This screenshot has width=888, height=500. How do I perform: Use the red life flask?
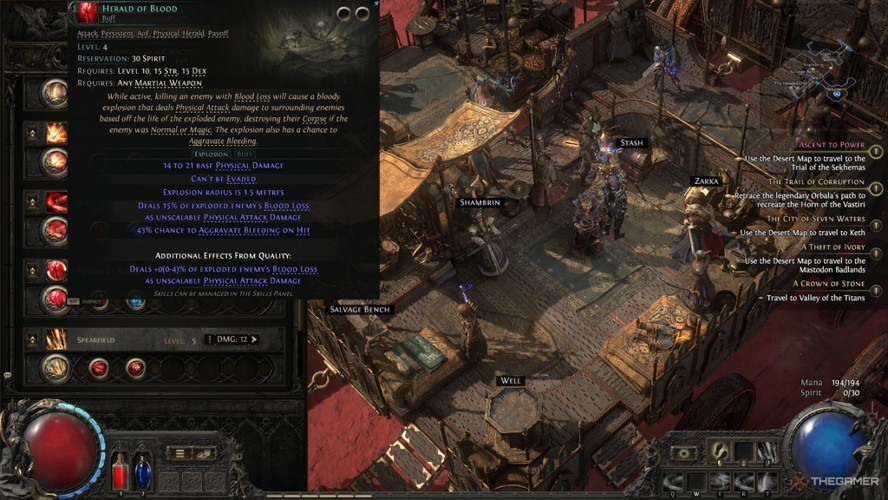tap(119, 471)
